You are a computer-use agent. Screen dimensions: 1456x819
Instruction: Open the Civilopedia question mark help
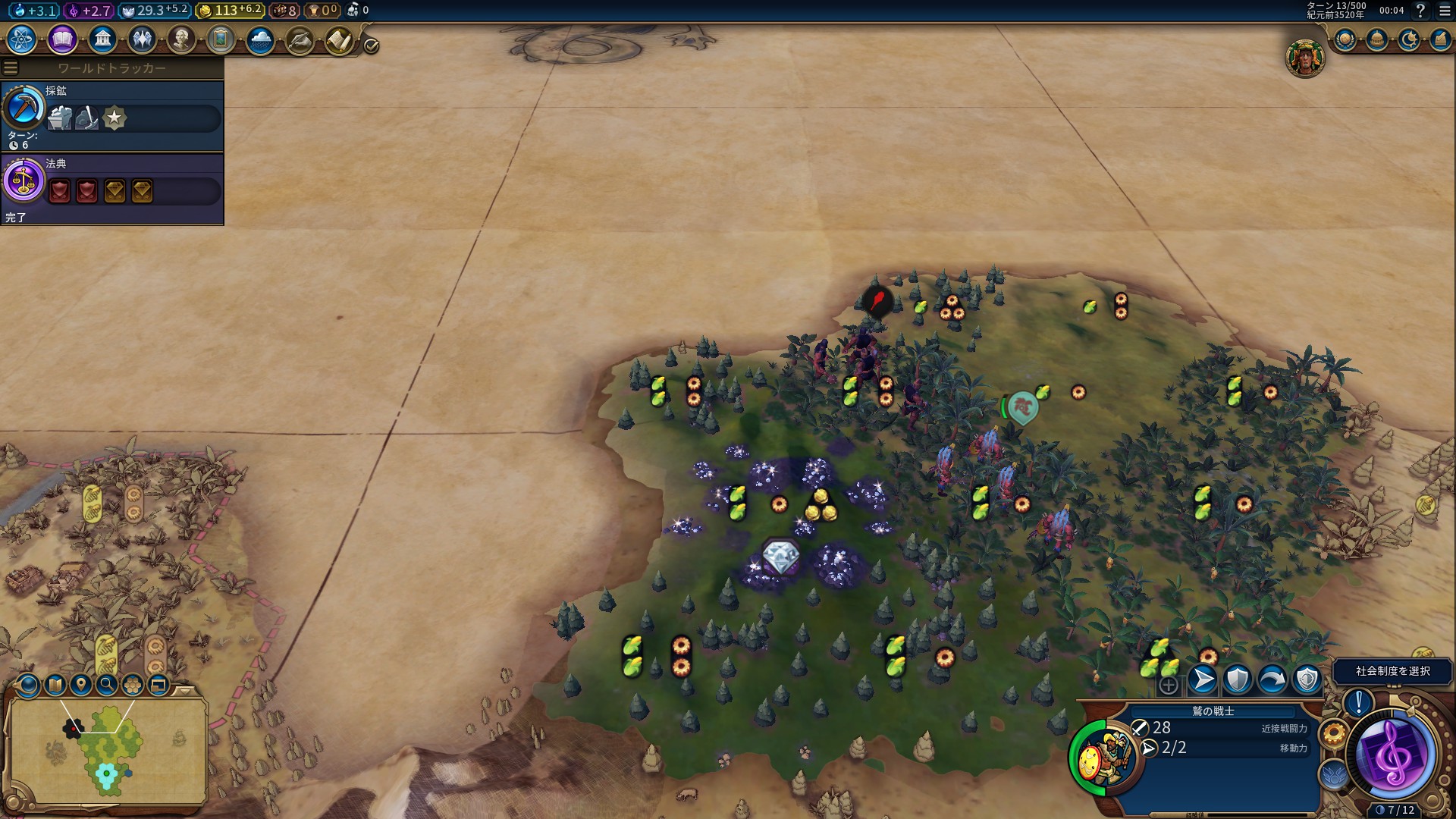click(1420, 11)
